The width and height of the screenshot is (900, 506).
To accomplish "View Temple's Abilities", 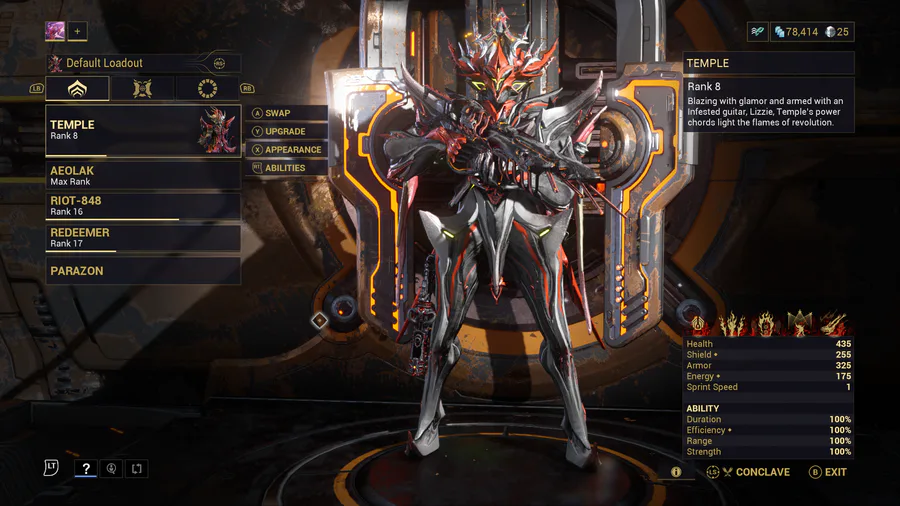I will pos(284,168).
